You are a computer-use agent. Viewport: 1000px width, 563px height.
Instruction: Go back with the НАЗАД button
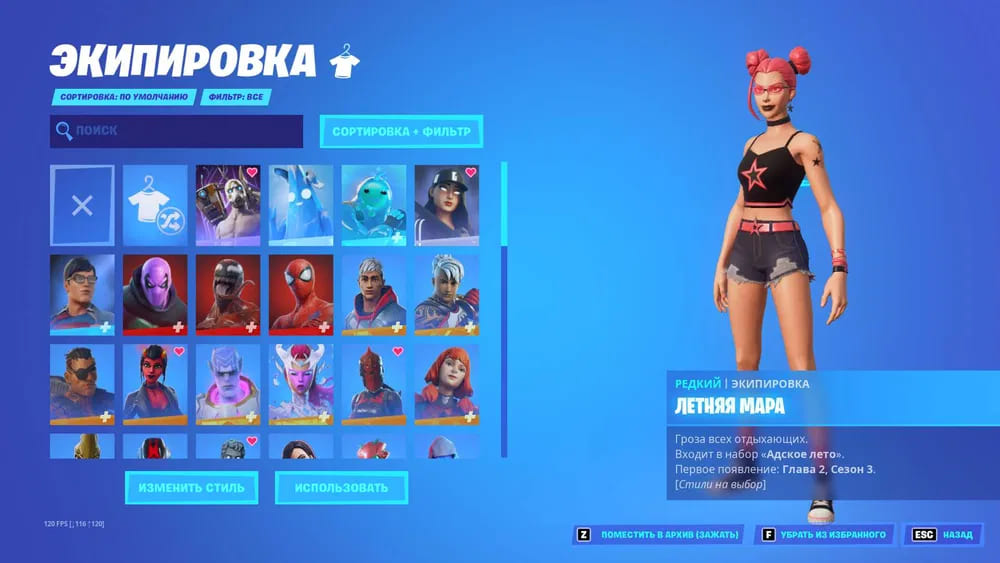pos(943,535)
